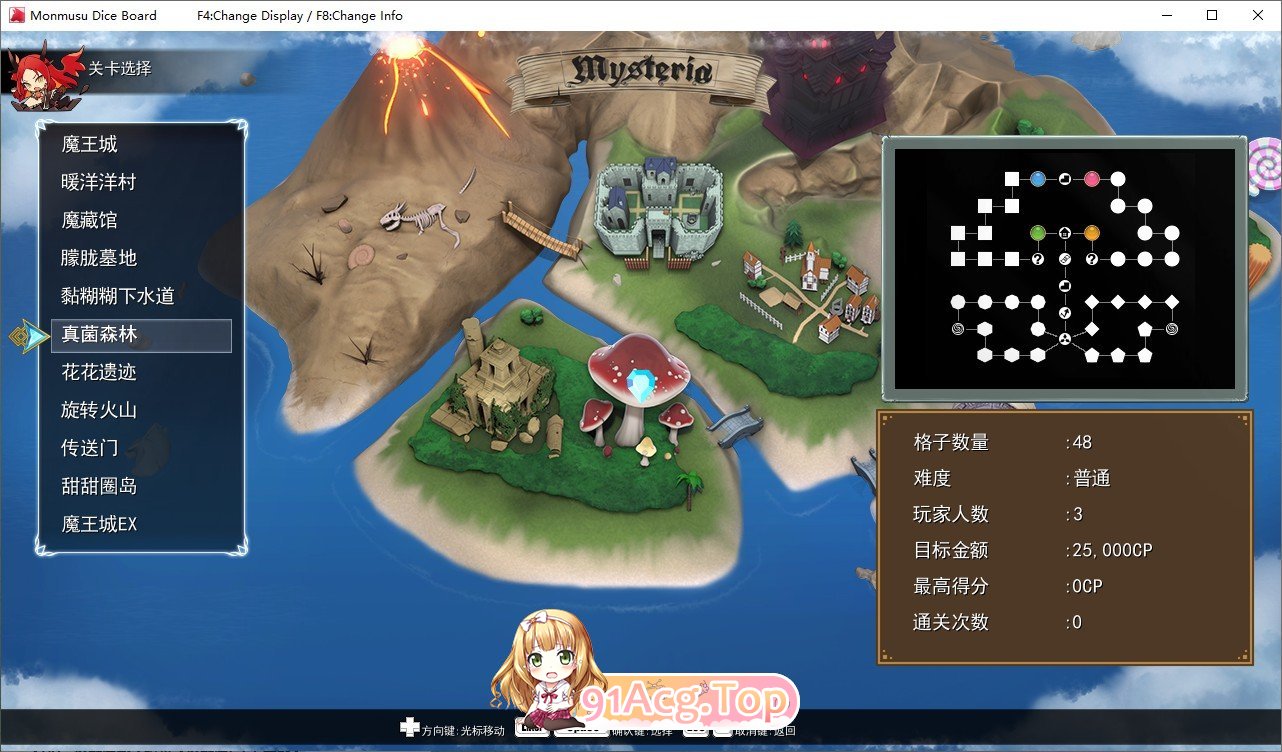Click the branching junction tile at board center
The image size is (1282, 752).
click(1064, 338)
